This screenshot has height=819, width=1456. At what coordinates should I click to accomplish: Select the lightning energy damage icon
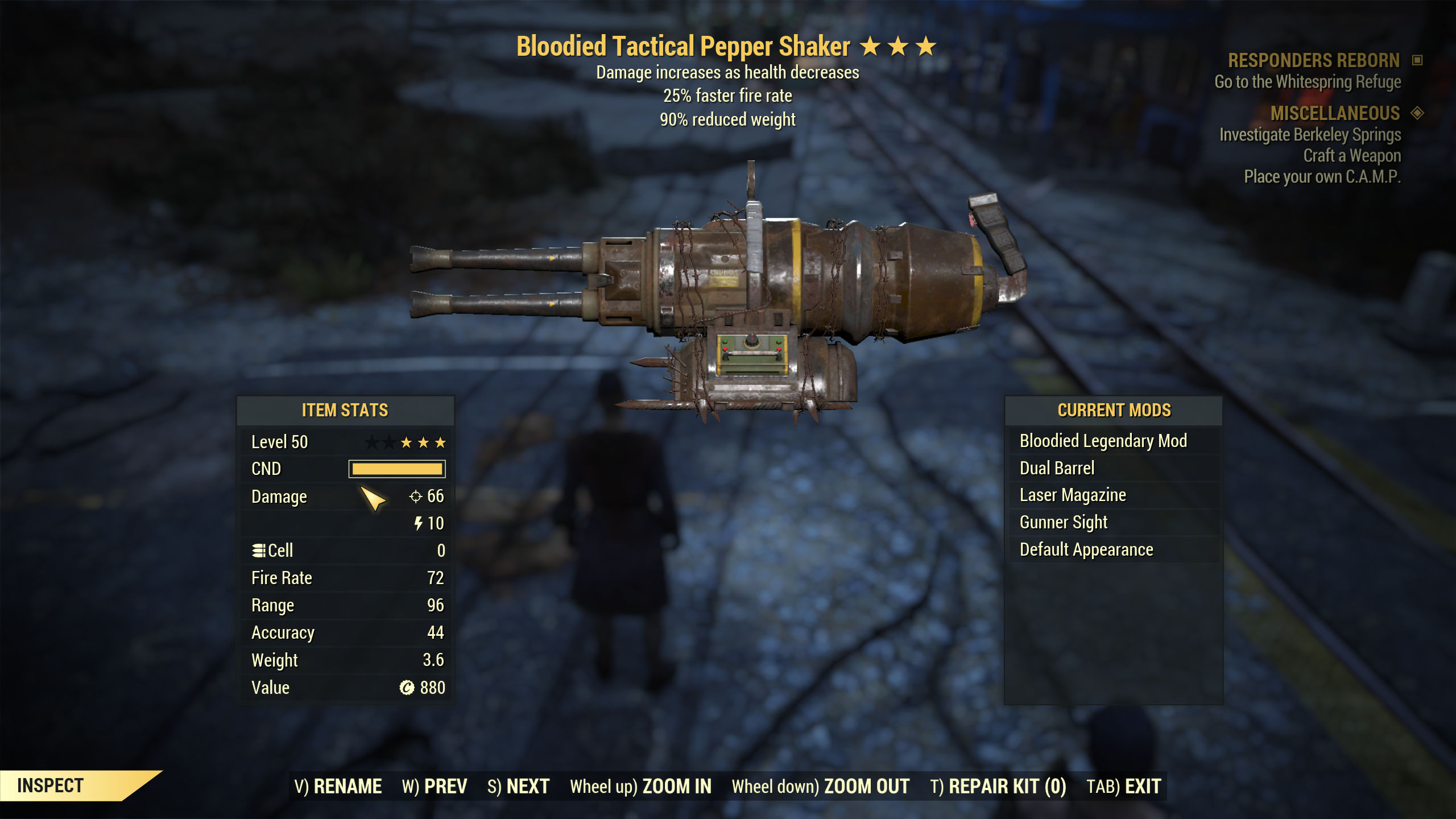click(420, 523)
